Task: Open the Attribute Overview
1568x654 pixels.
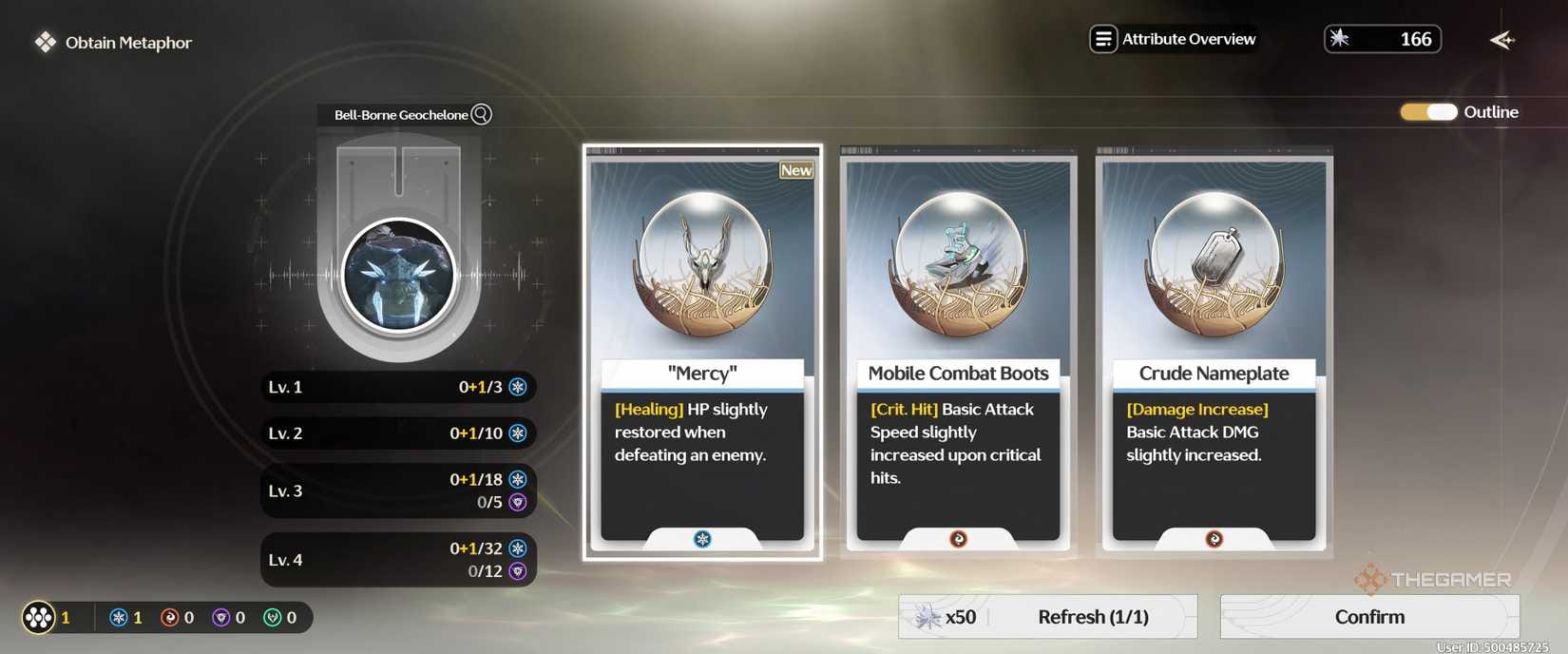Action: click(x=1174, y=39)
